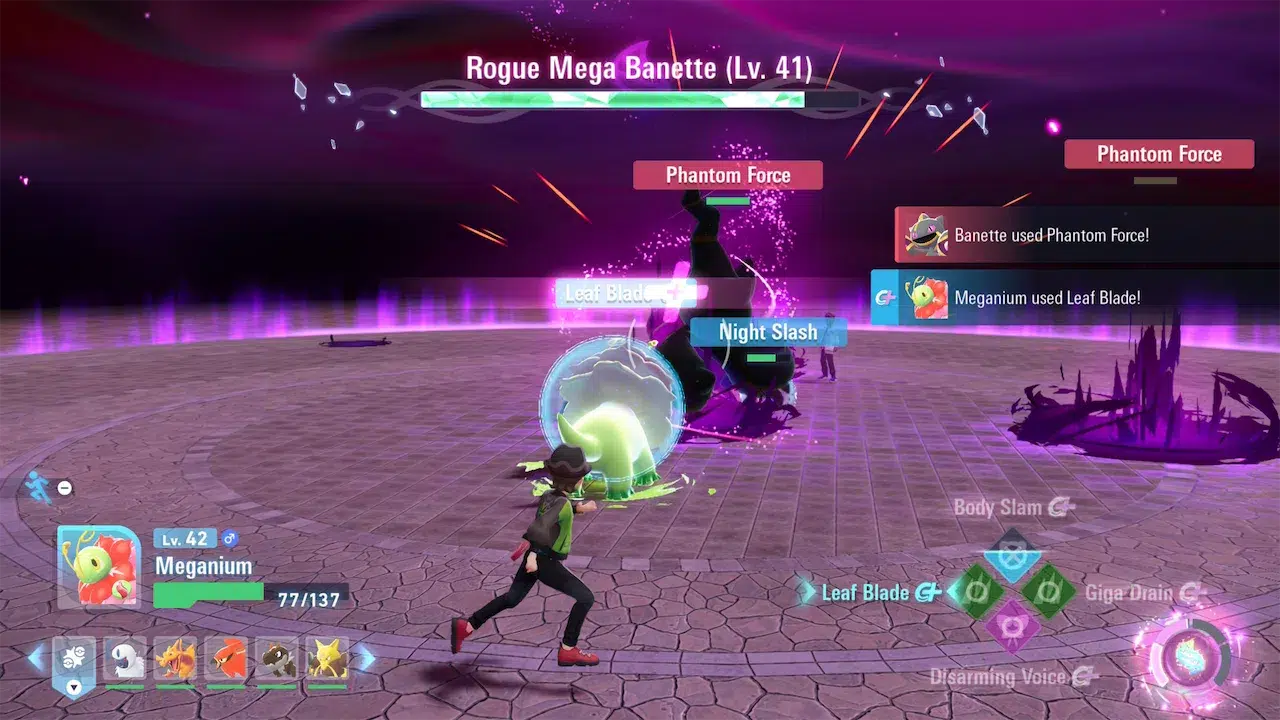Select the Leaf Blade move diamond
The height and width of the screenshot is (720, 1280).
click(x=976, y=593)
